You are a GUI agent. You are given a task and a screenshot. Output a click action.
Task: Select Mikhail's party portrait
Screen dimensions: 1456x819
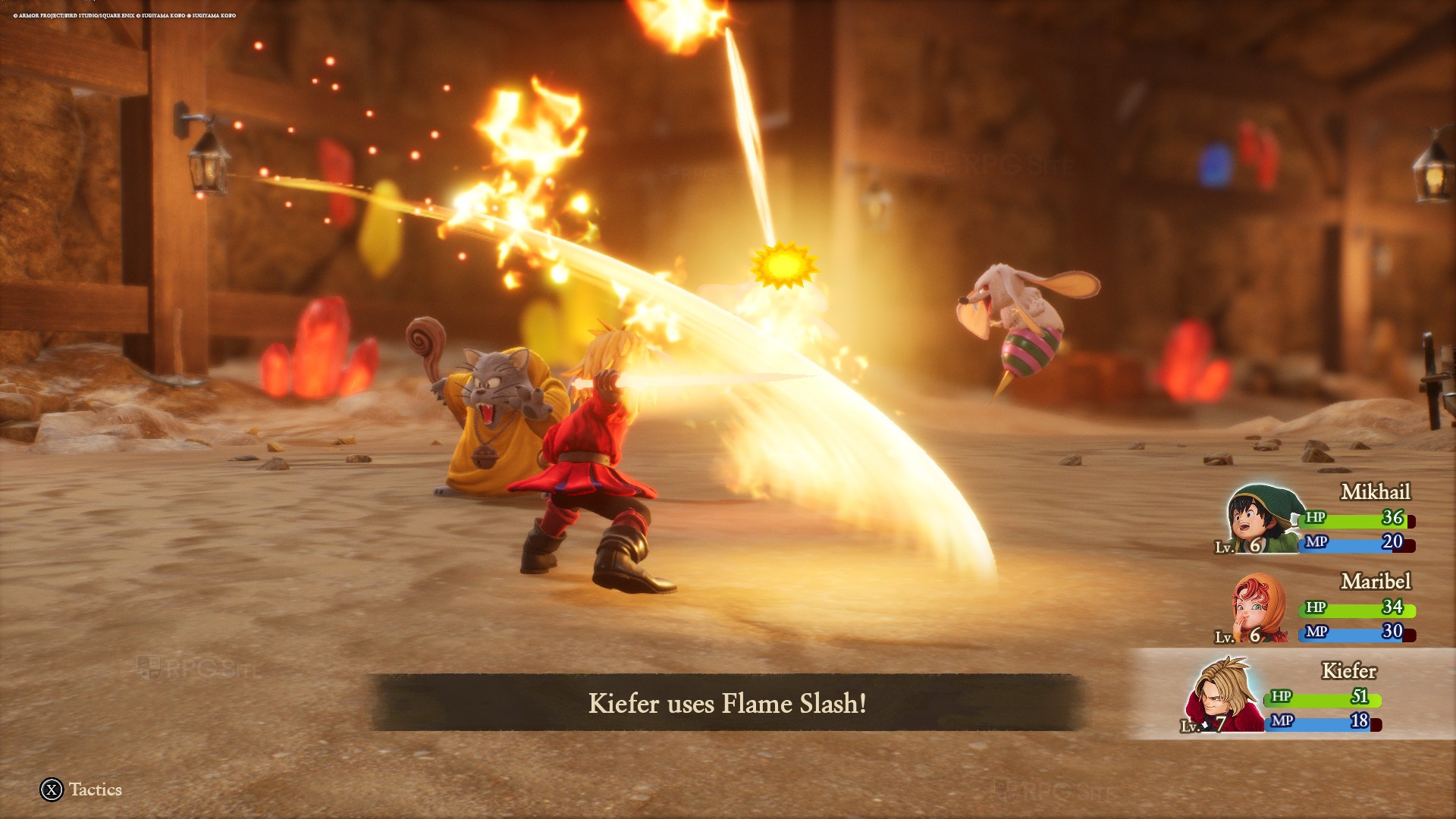click(x=1262, y=519)
